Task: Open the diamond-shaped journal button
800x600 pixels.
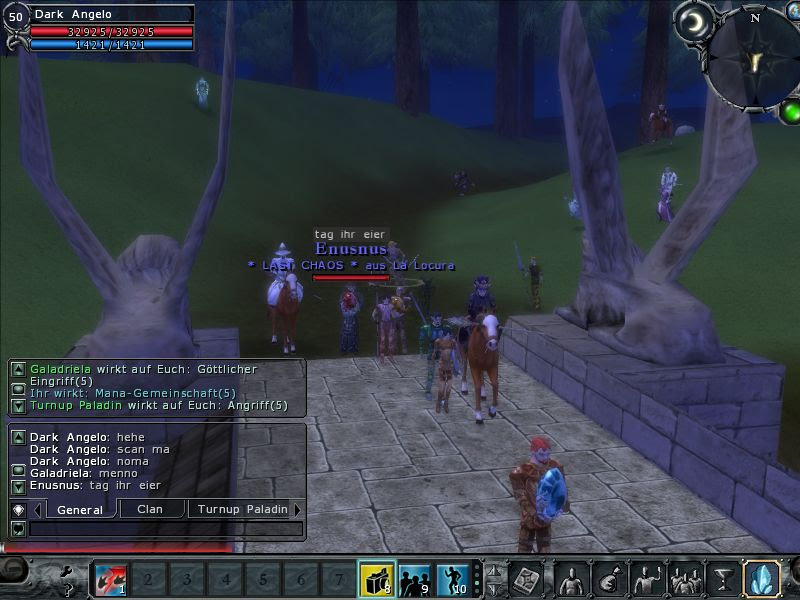Action: pyautogui.click(x=527, y=578)
